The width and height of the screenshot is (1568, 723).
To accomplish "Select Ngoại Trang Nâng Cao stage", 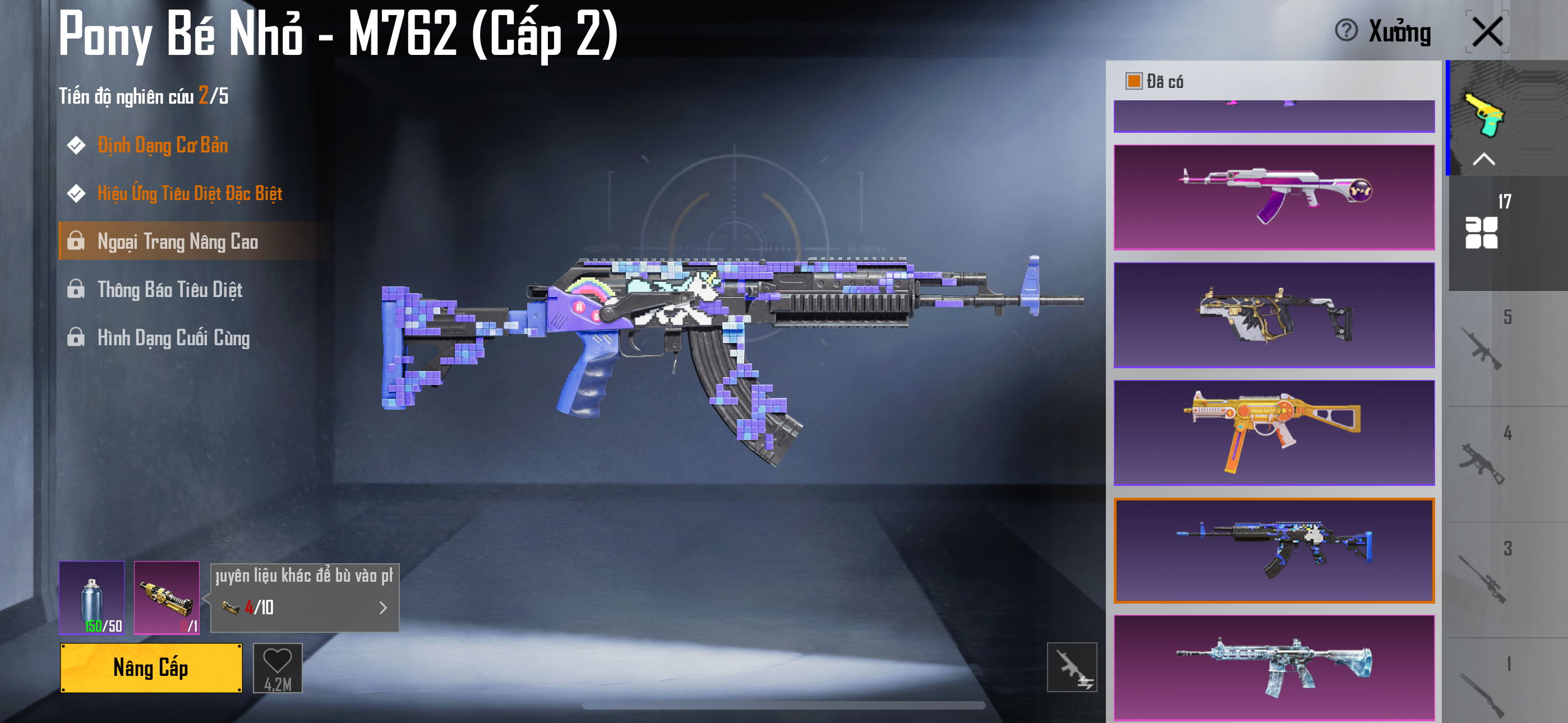I will point(177,242).
